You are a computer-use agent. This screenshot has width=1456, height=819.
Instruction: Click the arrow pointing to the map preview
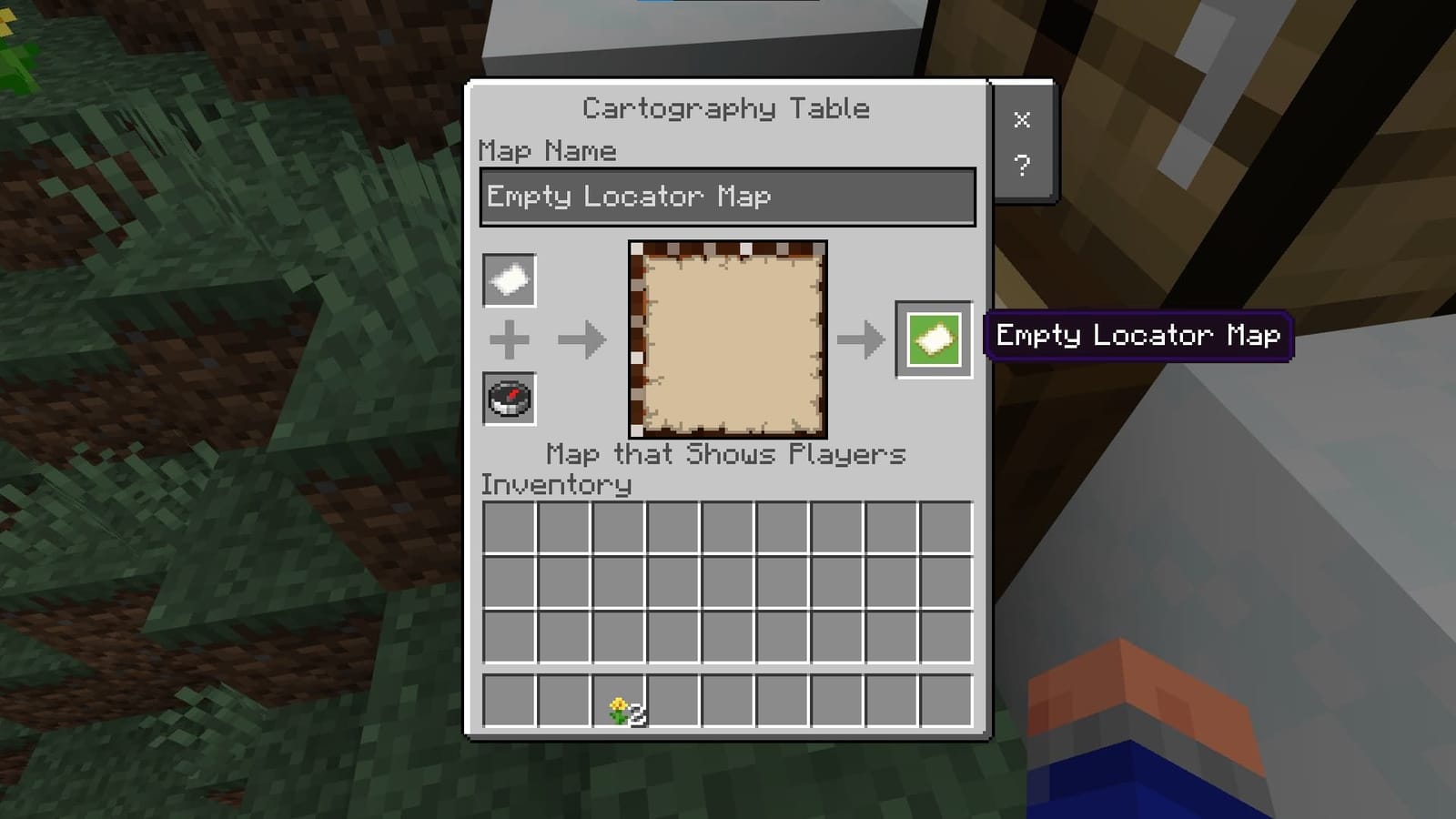point(582,339)
